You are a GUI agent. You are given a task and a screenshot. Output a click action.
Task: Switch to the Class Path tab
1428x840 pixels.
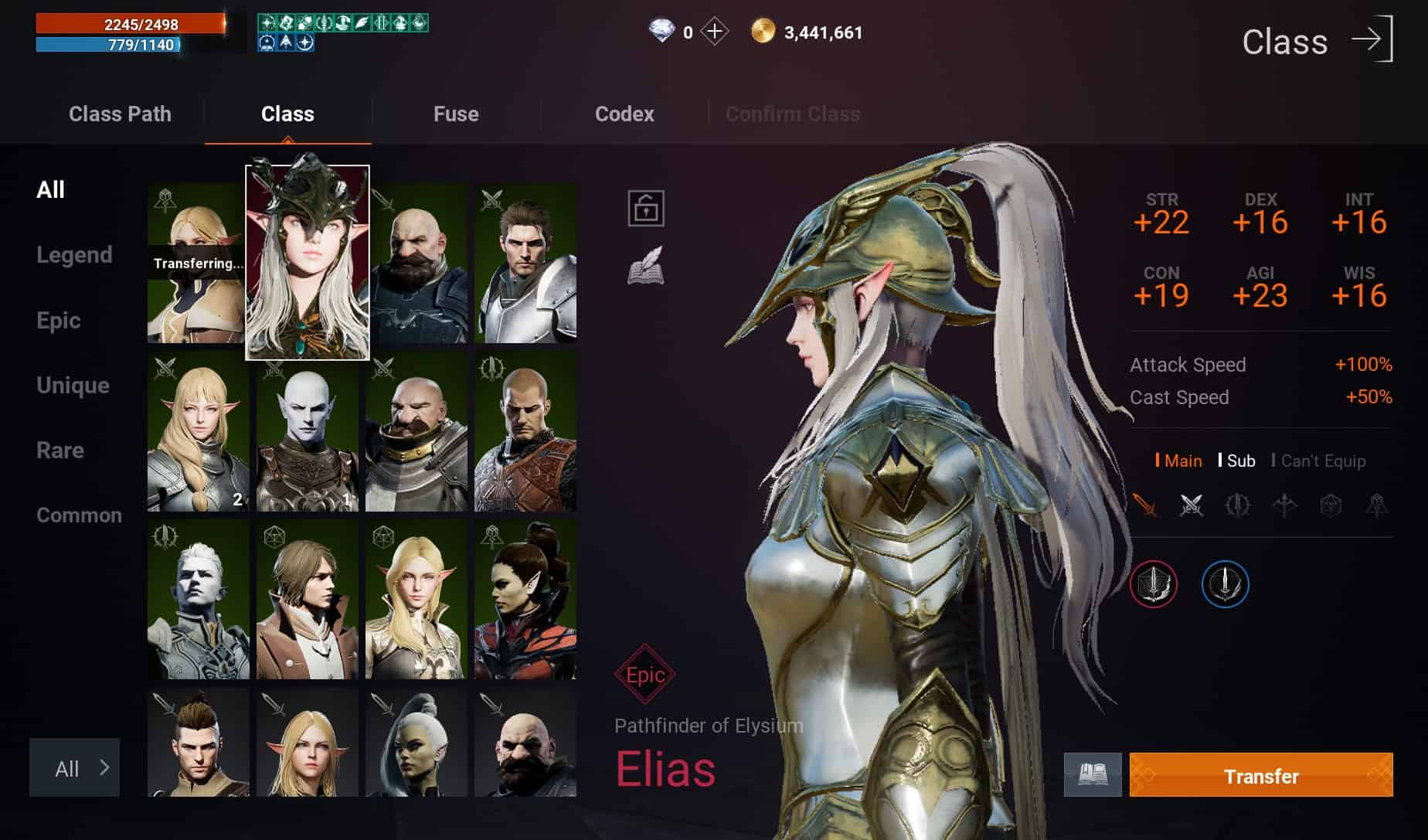click(x=120, y=114)
